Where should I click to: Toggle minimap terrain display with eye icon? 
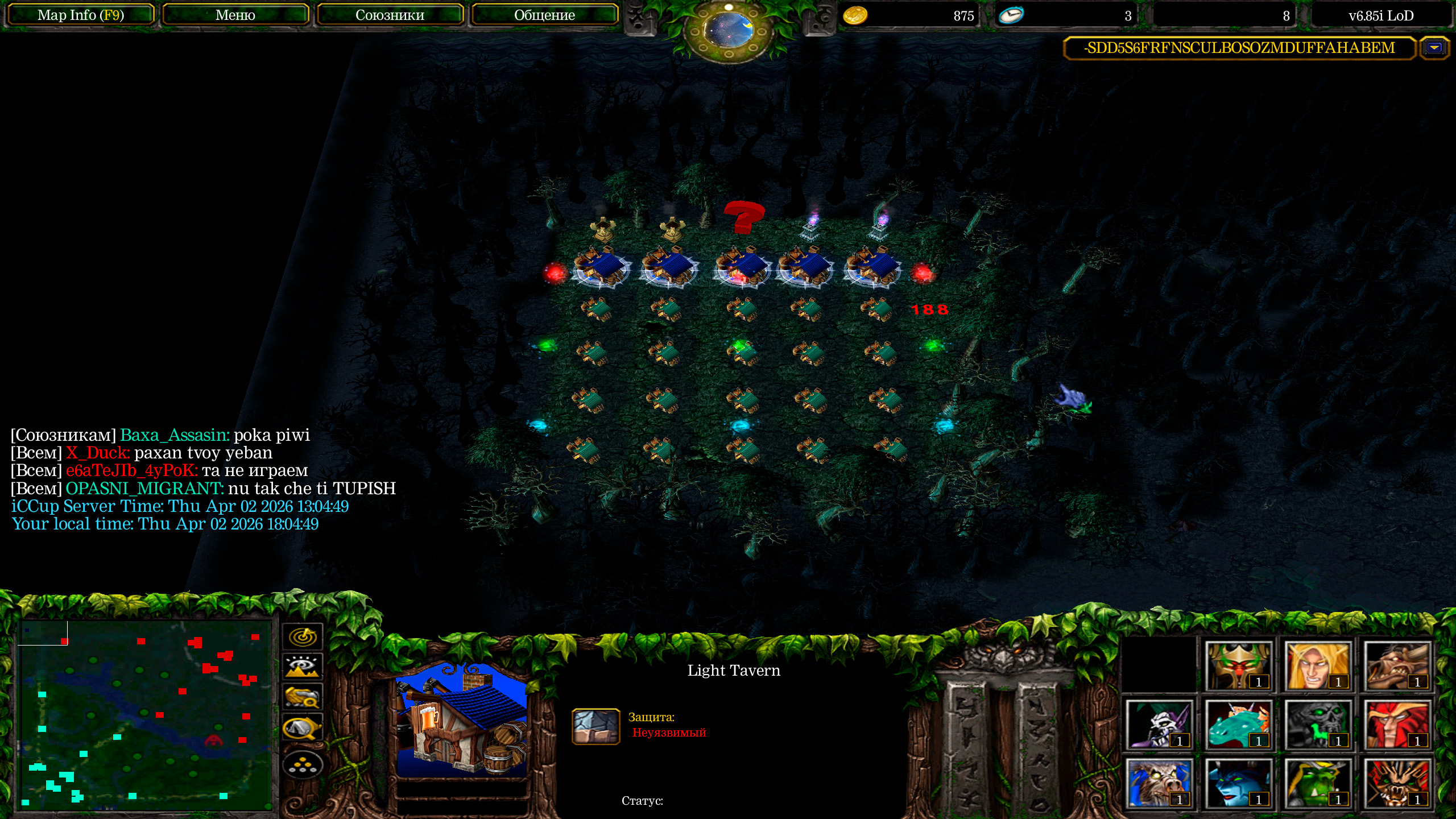pyautogui.click(x=303, y=667)
